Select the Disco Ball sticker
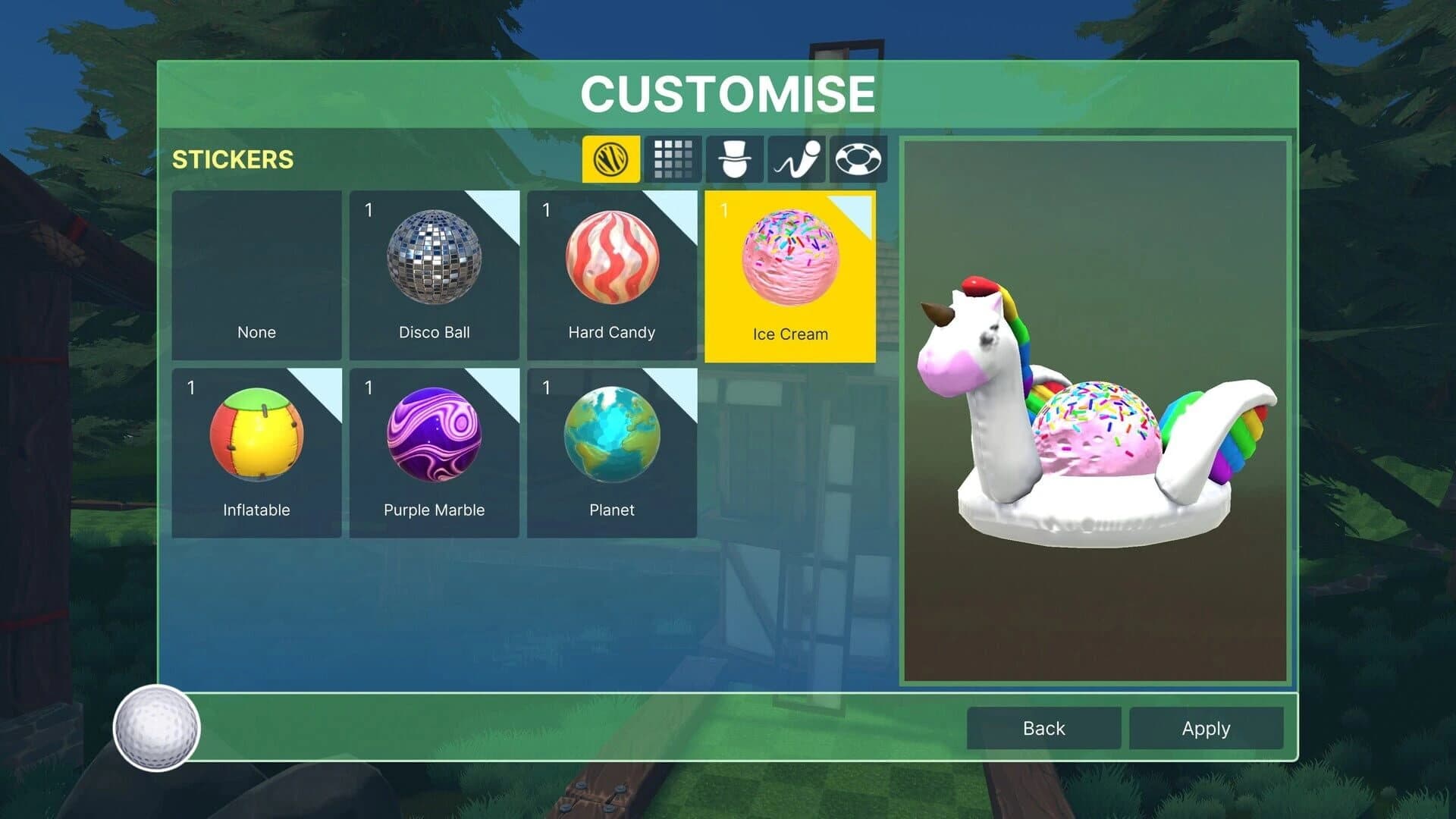This screenshot has width=1456, height=819. click(435, 273)
